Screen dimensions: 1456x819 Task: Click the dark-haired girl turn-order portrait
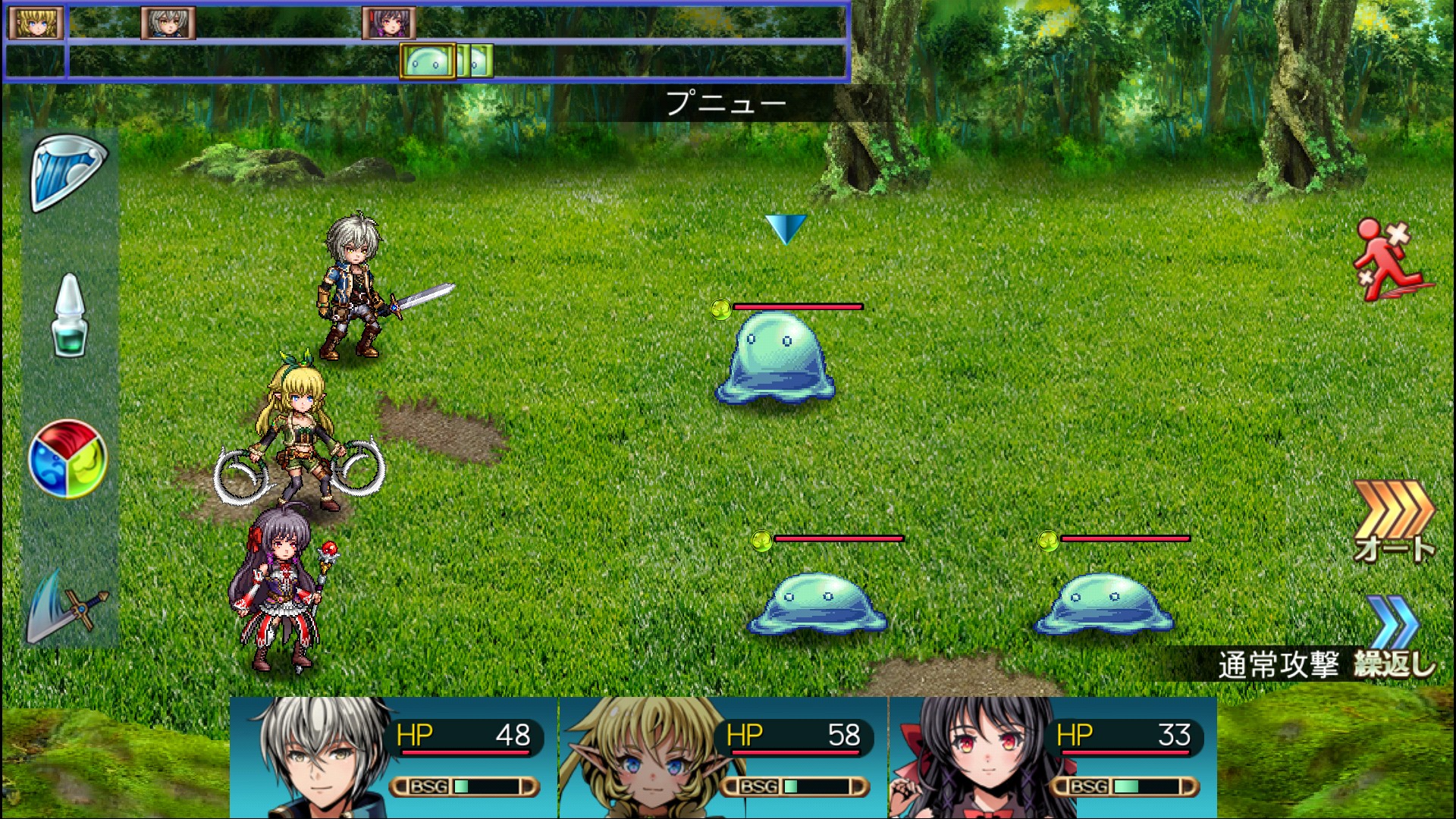pos(389,23)
